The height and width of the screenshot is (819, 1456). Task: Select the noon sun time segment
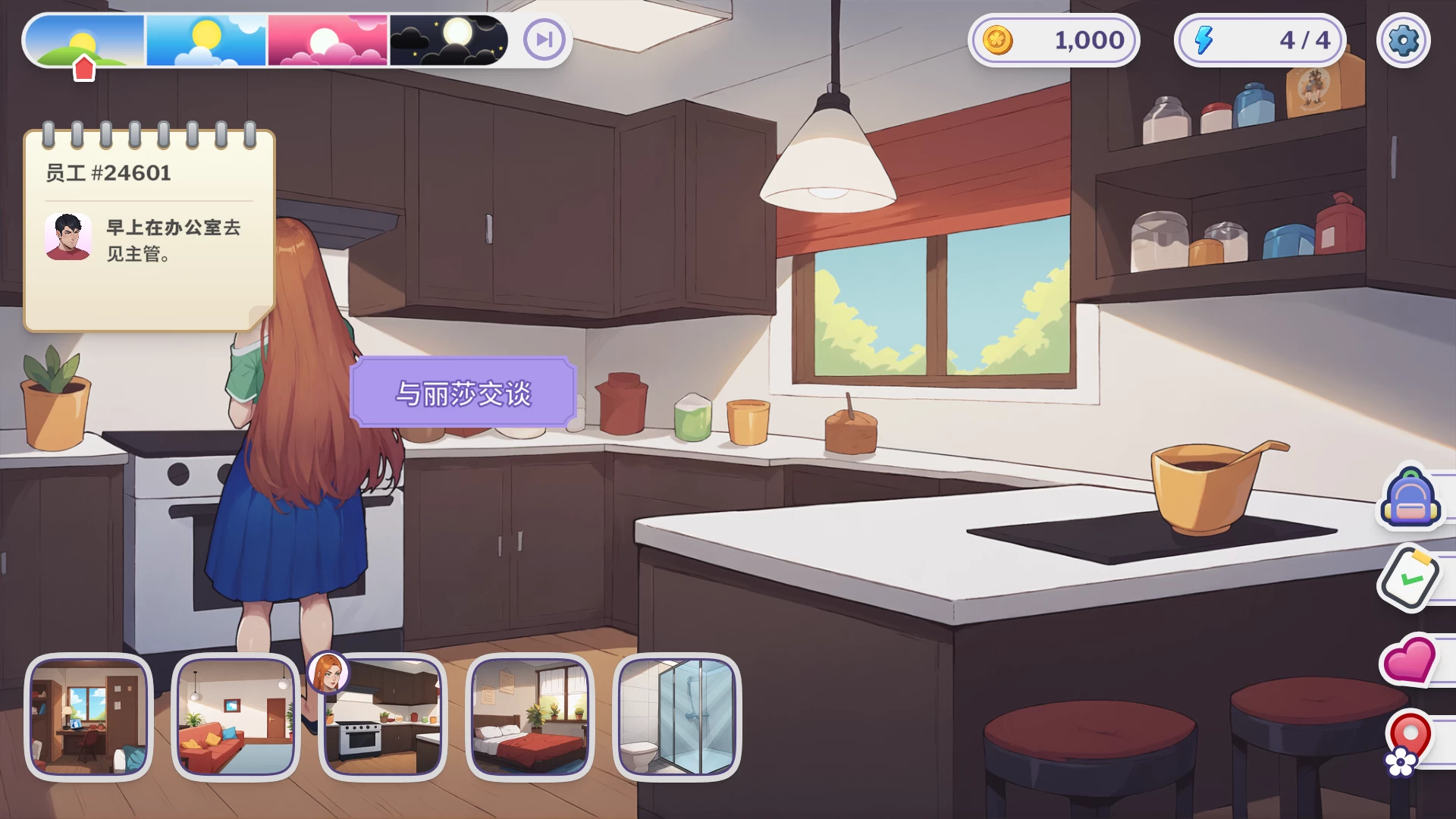206,40
